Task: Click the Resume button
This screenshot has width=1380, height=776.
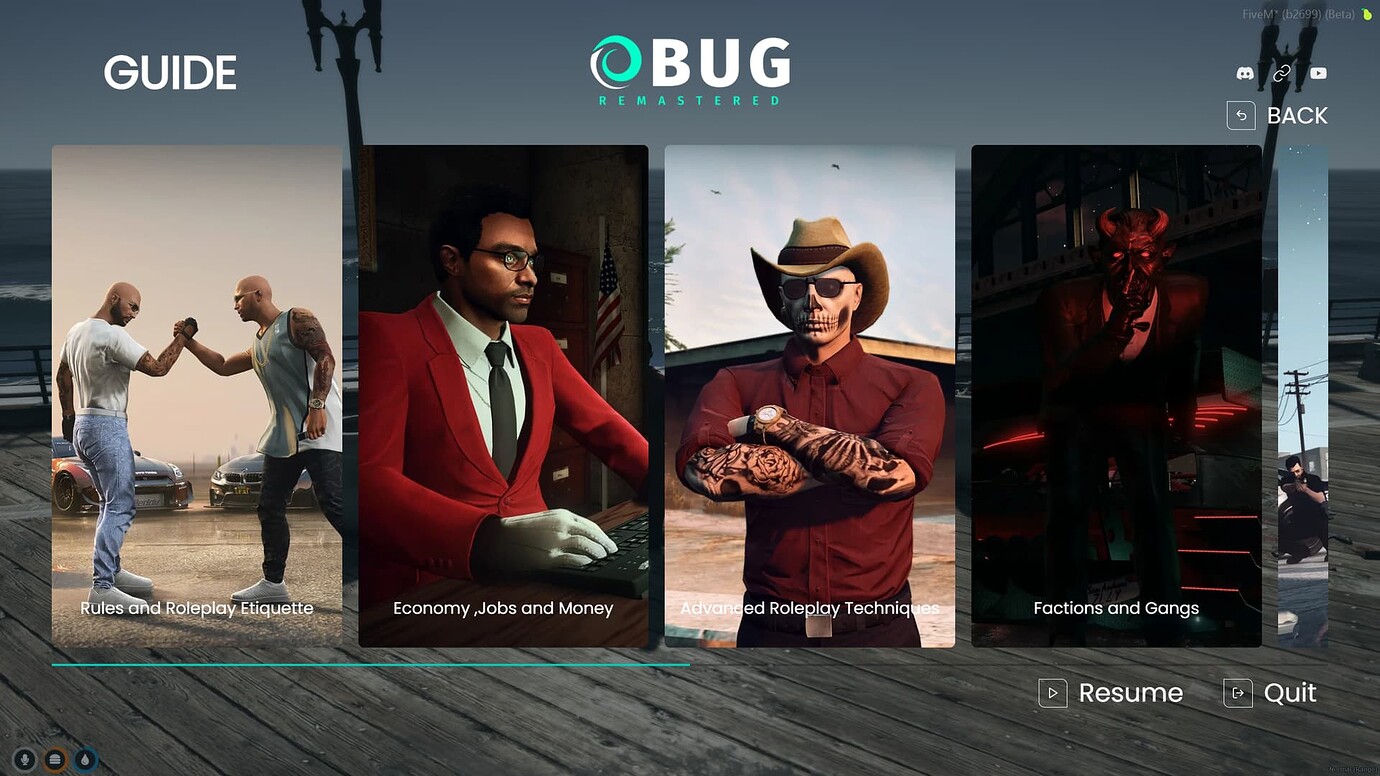Action: point(1130,692)
